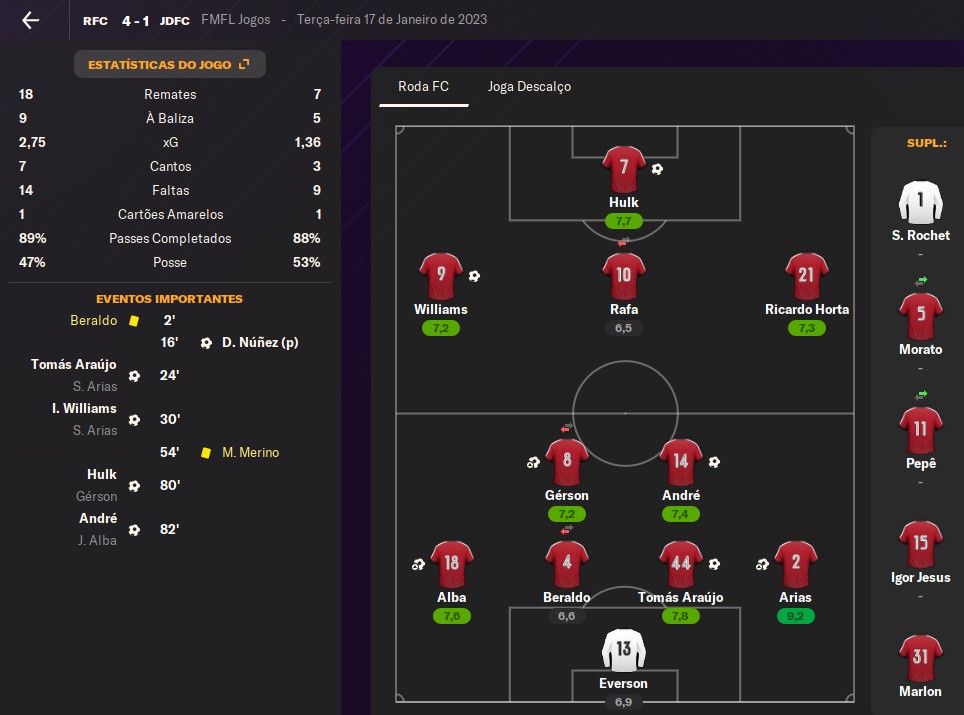Open D. Núñez penalty goal event
This screenshot has width=964, height=715.
click(x=260, y=343)
